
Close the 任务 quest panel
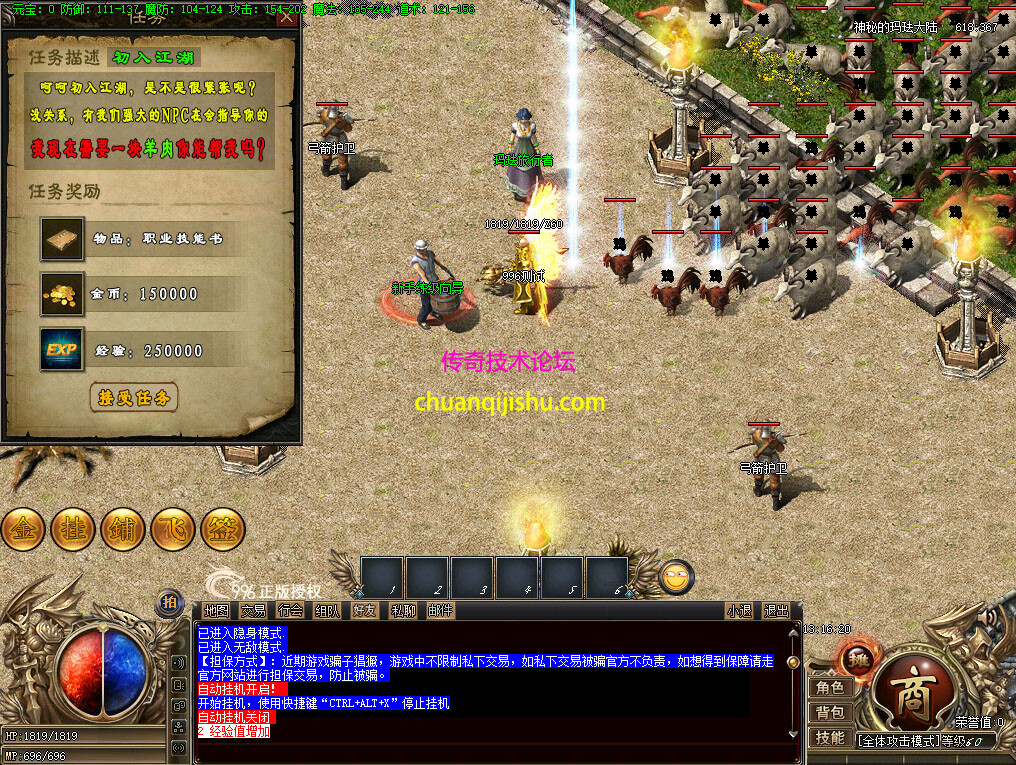(x=286, y=16)
